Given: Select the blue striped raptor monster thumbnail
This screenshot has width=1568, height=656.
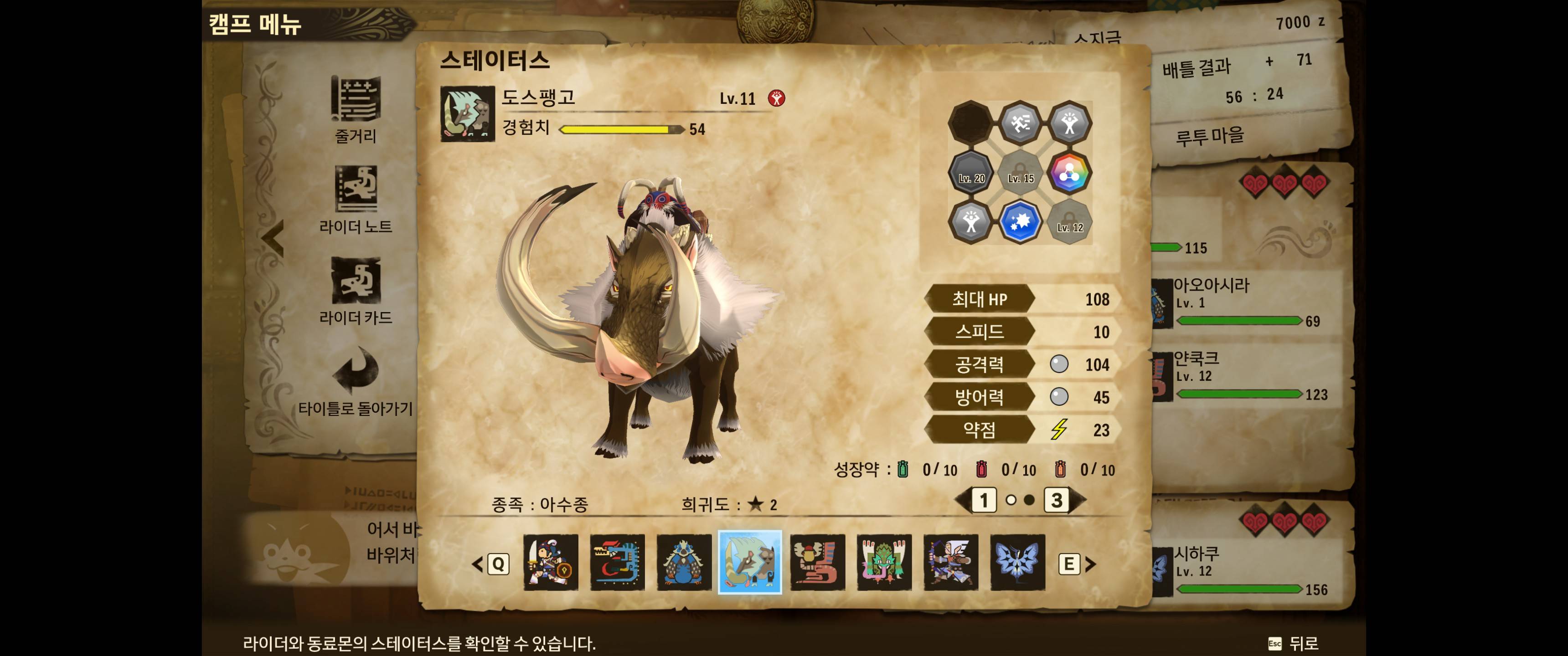Looking at the screenshot, I should point(617,562).
